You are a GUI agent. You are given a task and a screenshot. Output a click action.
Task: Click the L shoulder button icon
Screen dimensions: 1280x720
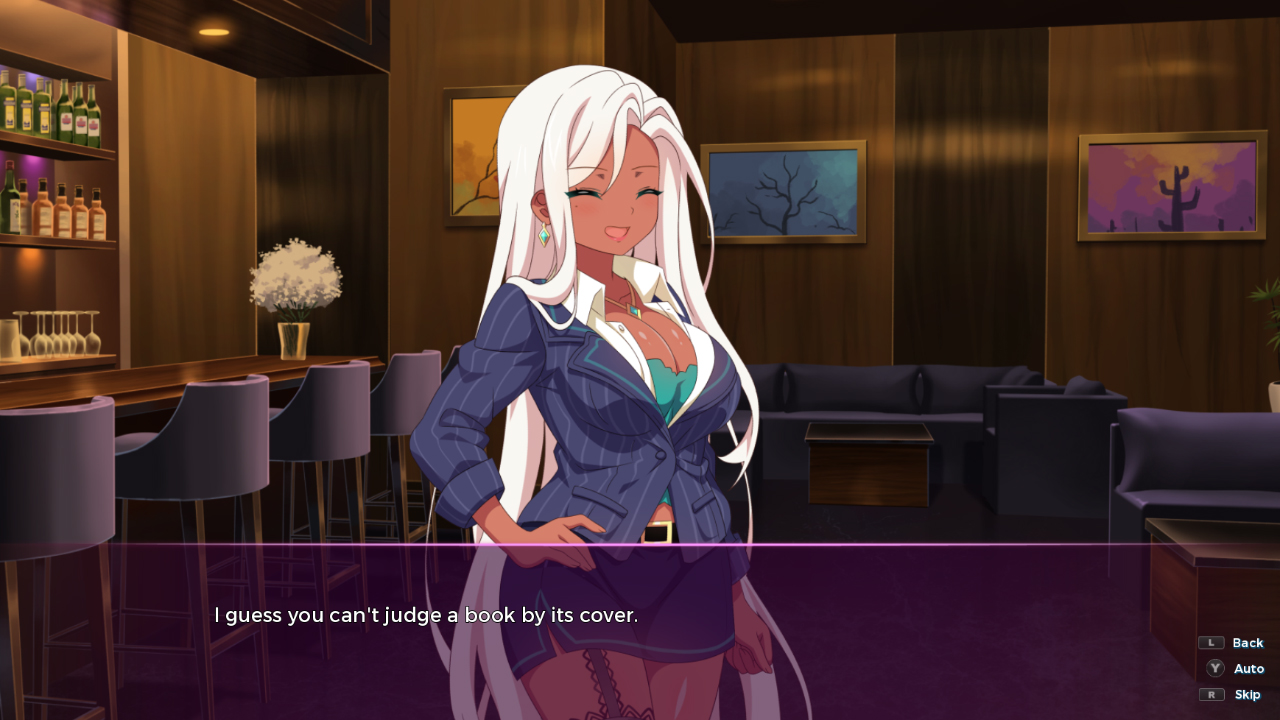tap(1211, 643)
